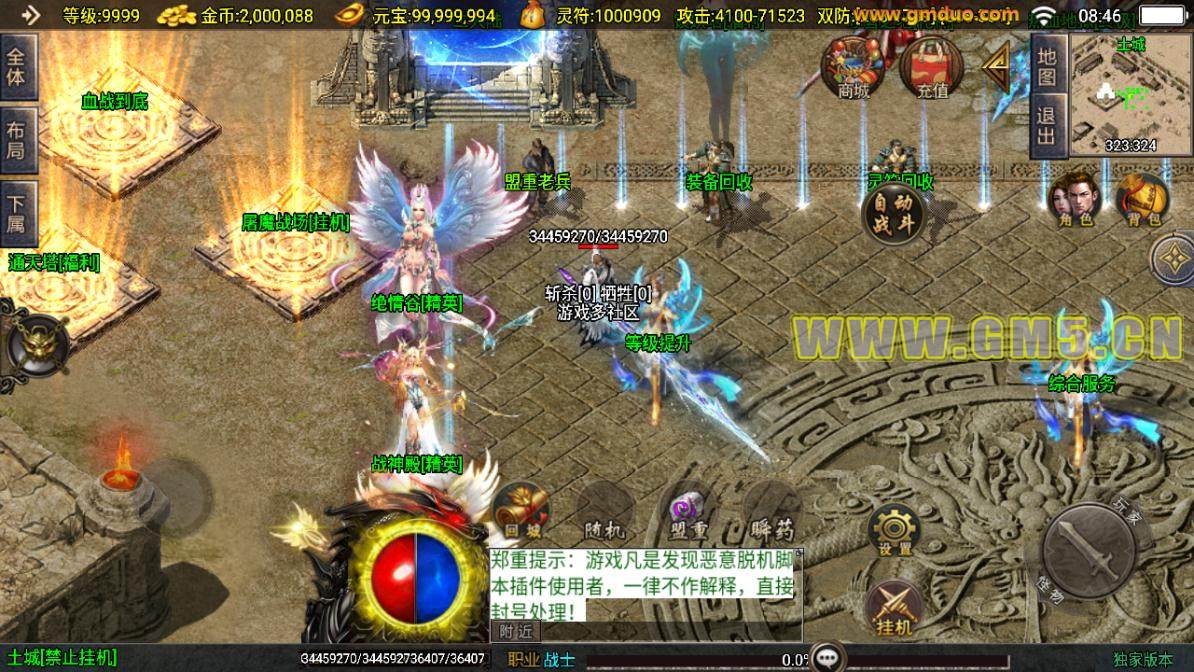Activate the 瞬药 instant potion slot

pos(772,513)
